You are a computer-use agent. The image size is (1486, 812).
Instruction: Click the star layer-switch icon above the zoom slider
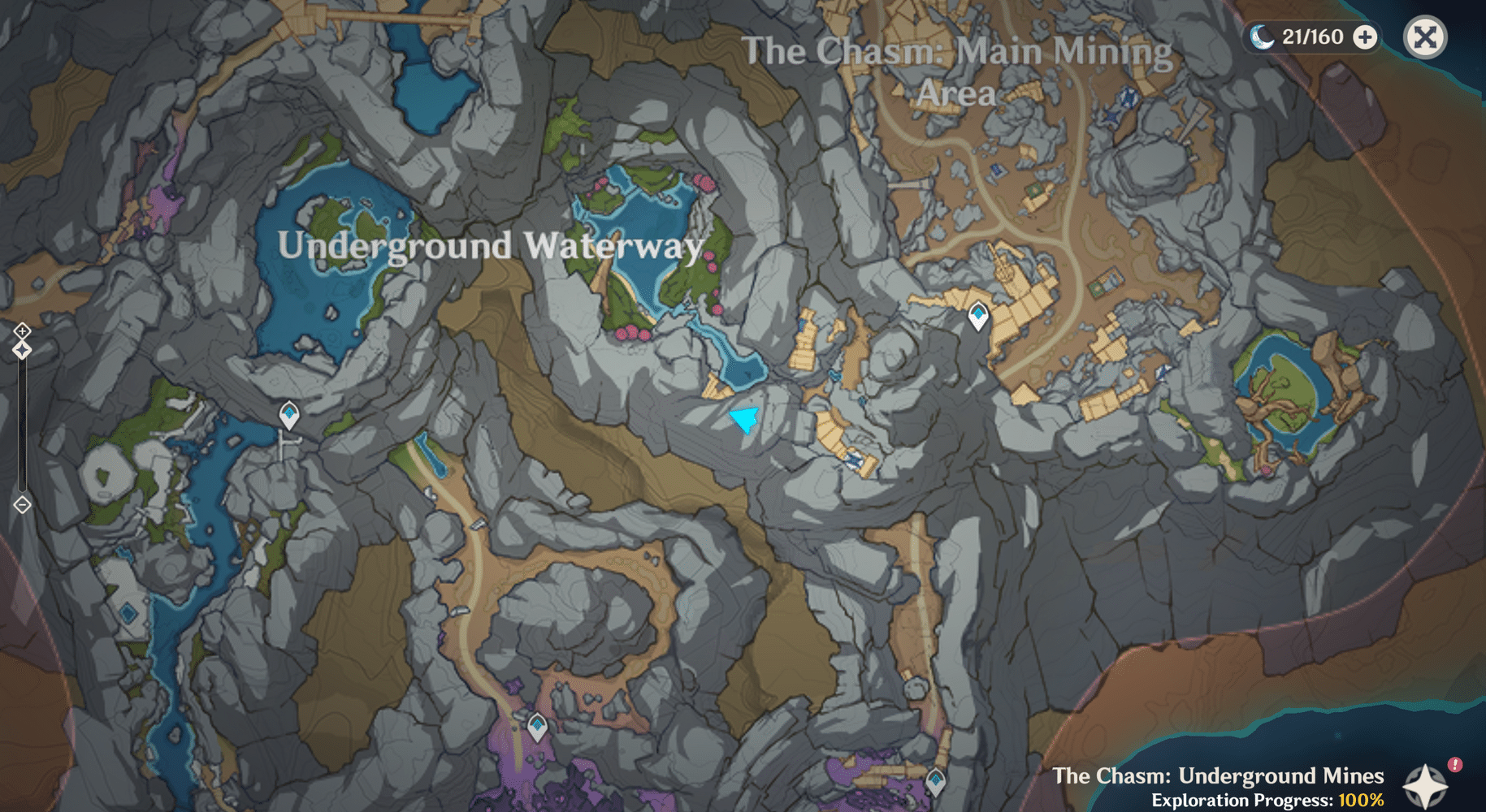21,348
